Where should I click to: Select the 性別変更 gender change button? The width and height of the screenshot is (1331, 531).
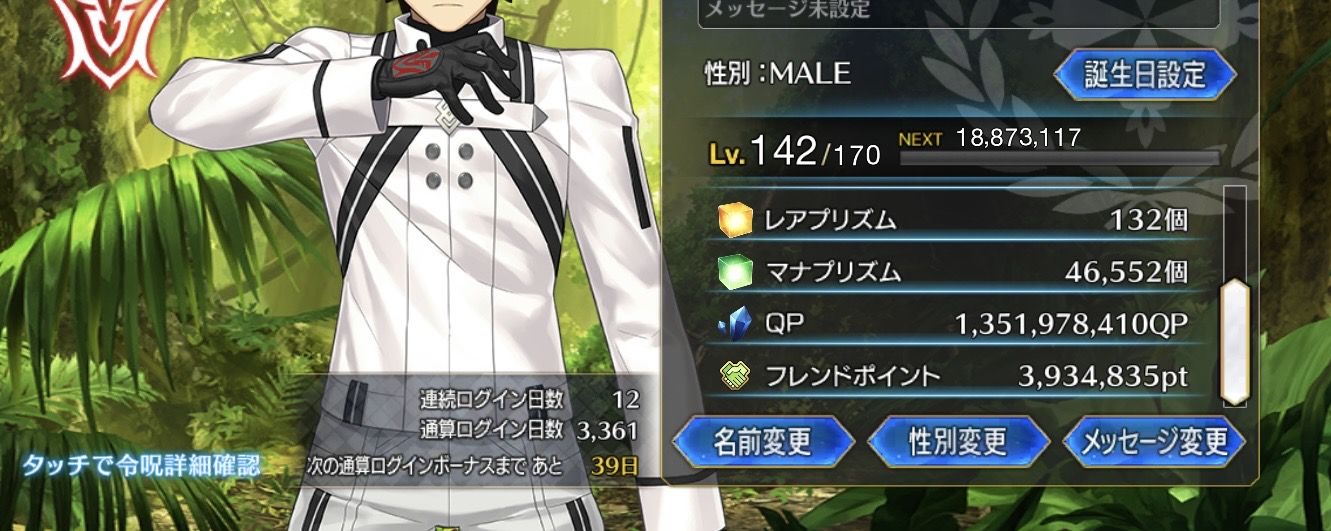tap(957, 441)
